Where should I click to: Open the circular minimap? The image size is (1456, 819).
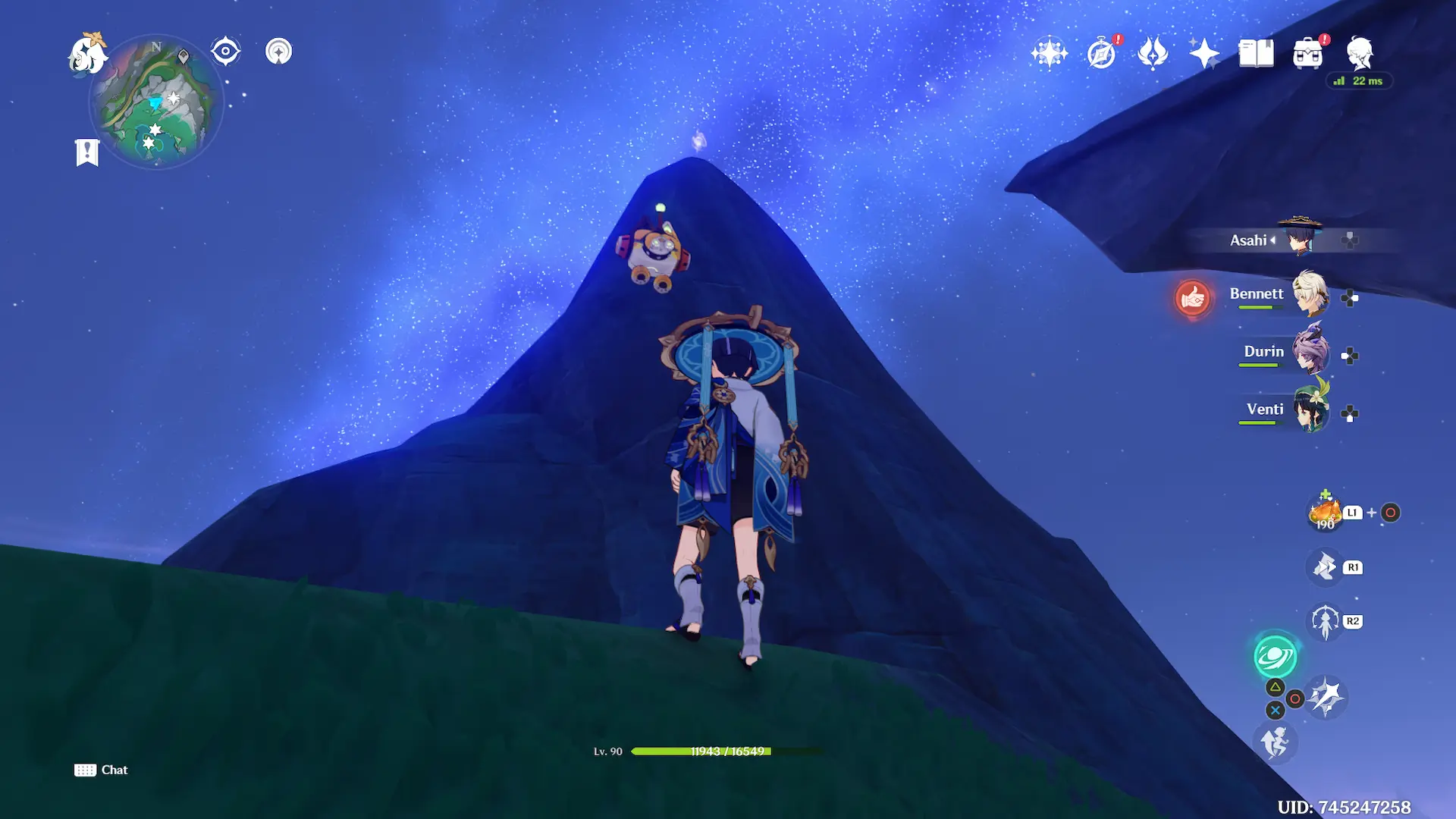157,102
